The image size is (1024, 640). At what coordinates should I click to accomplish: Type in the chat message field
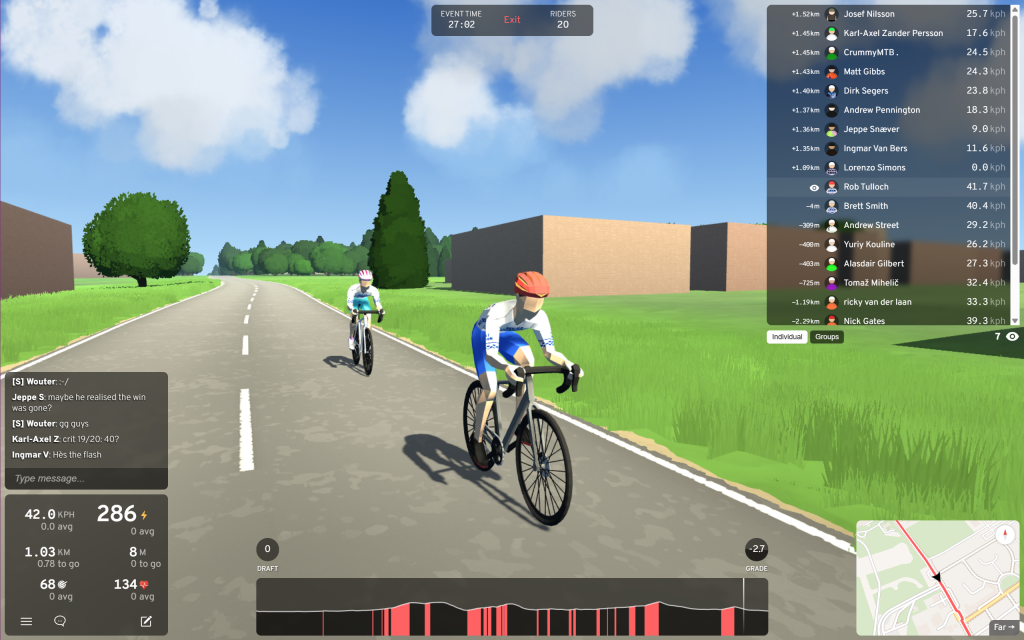click(x=87, y=479)
